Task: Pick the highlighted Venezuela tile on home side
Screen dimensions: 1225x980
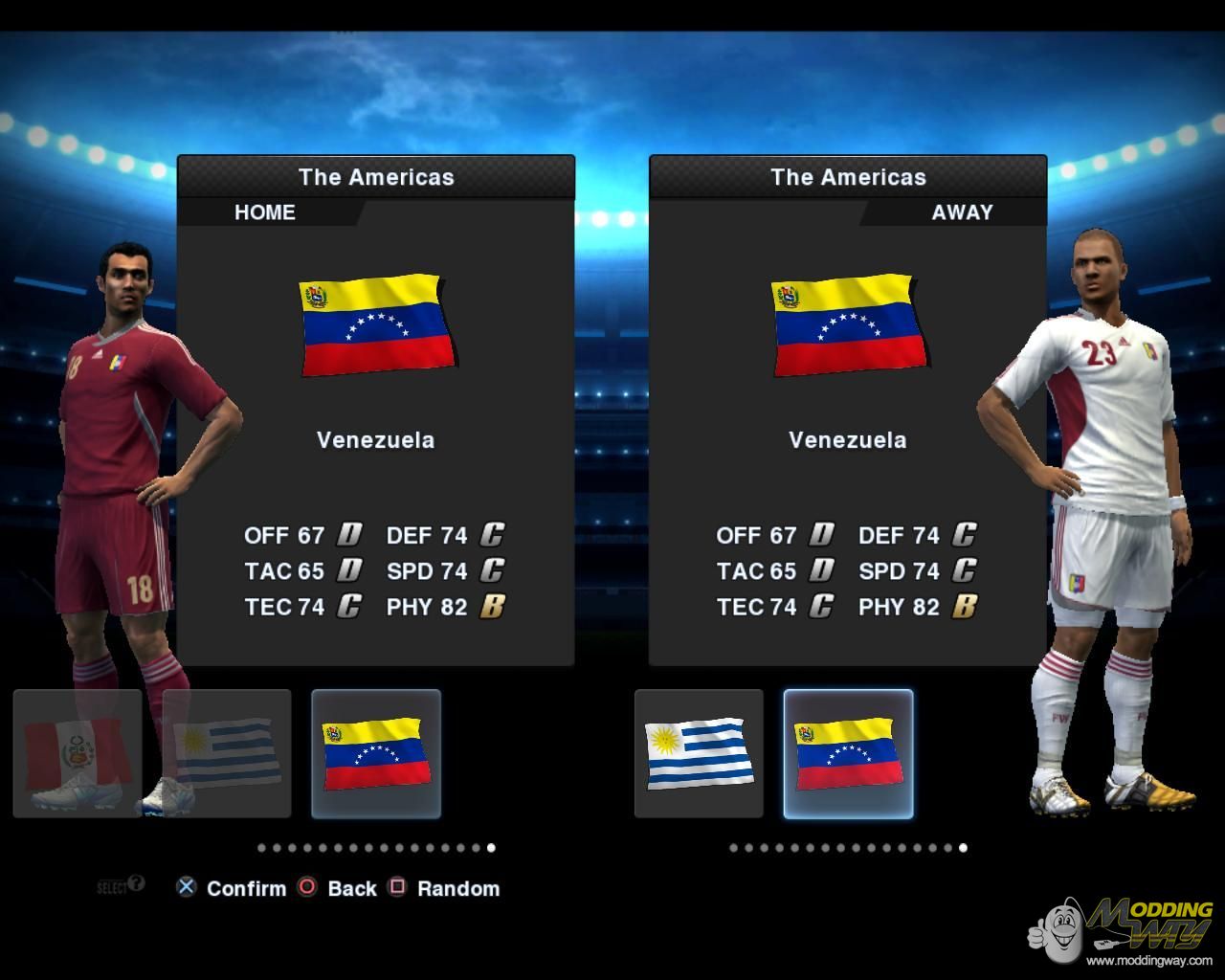Action: point(376,754)
